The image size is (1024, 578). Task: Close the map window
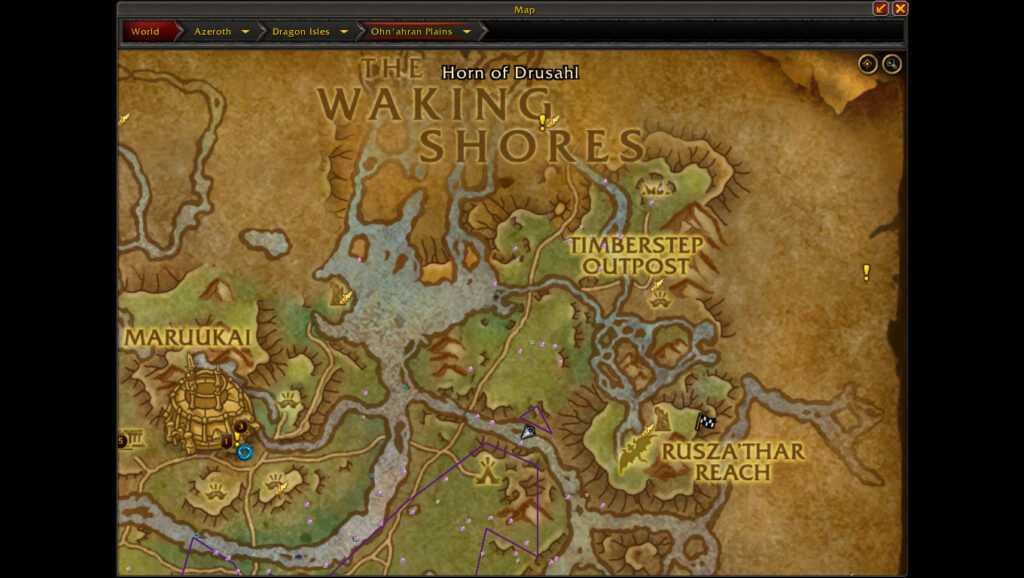click(x=900, y=9)
